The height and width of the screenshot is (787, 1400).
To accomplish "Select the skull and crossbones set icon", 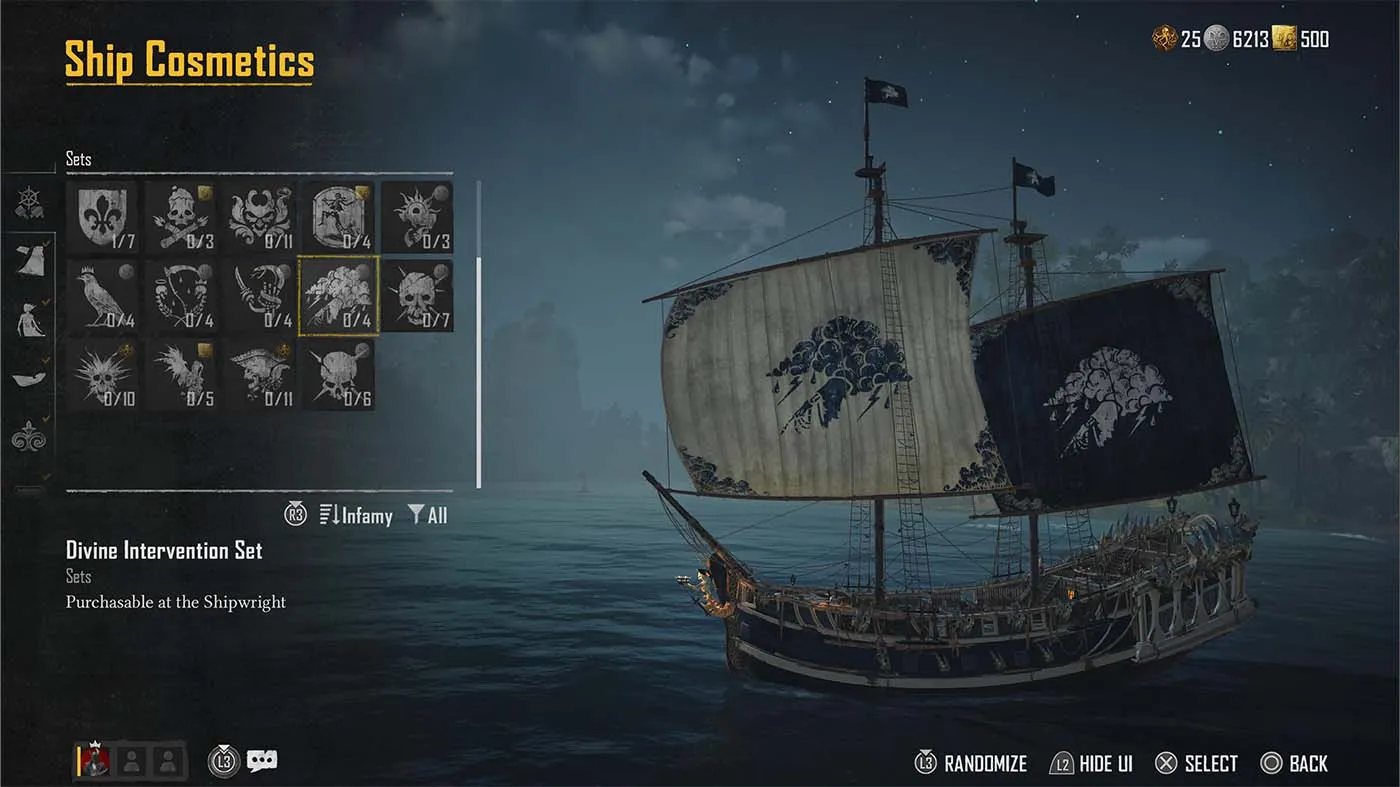I will [181, 214].
